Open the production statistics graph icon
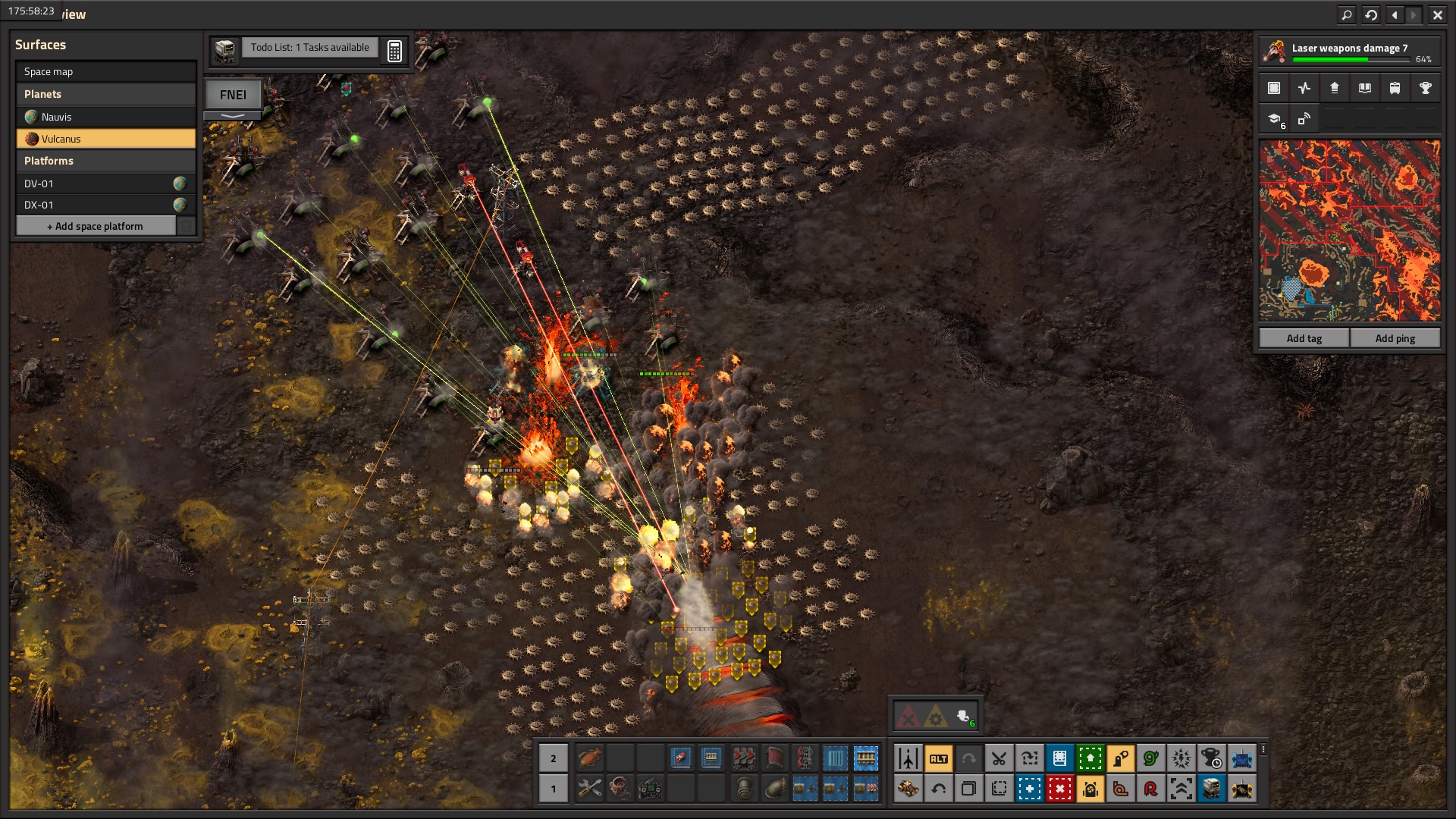 click(1304, 88)
